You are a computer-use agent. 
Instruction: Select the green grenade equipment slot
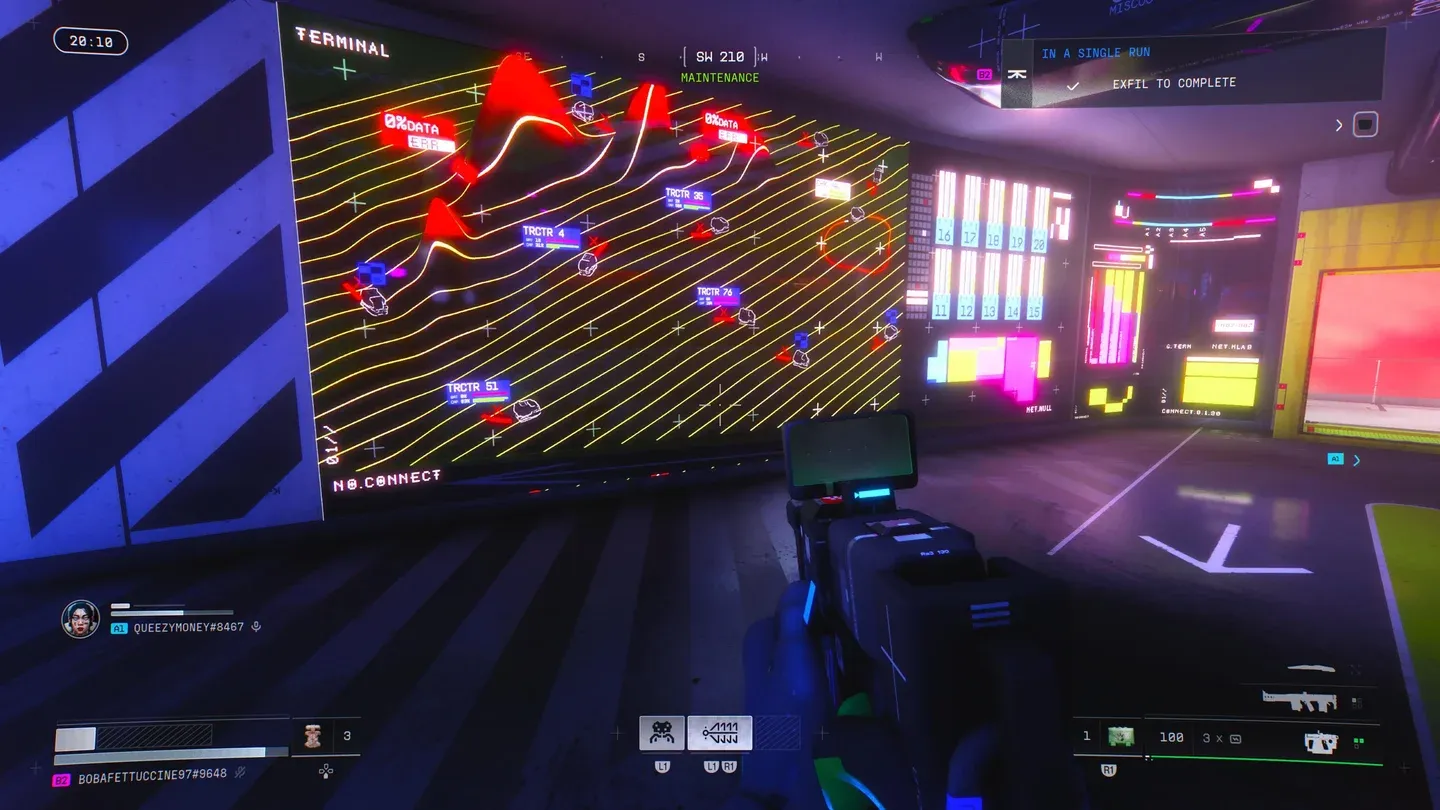pyautogui.click(x=1121, y=738)
